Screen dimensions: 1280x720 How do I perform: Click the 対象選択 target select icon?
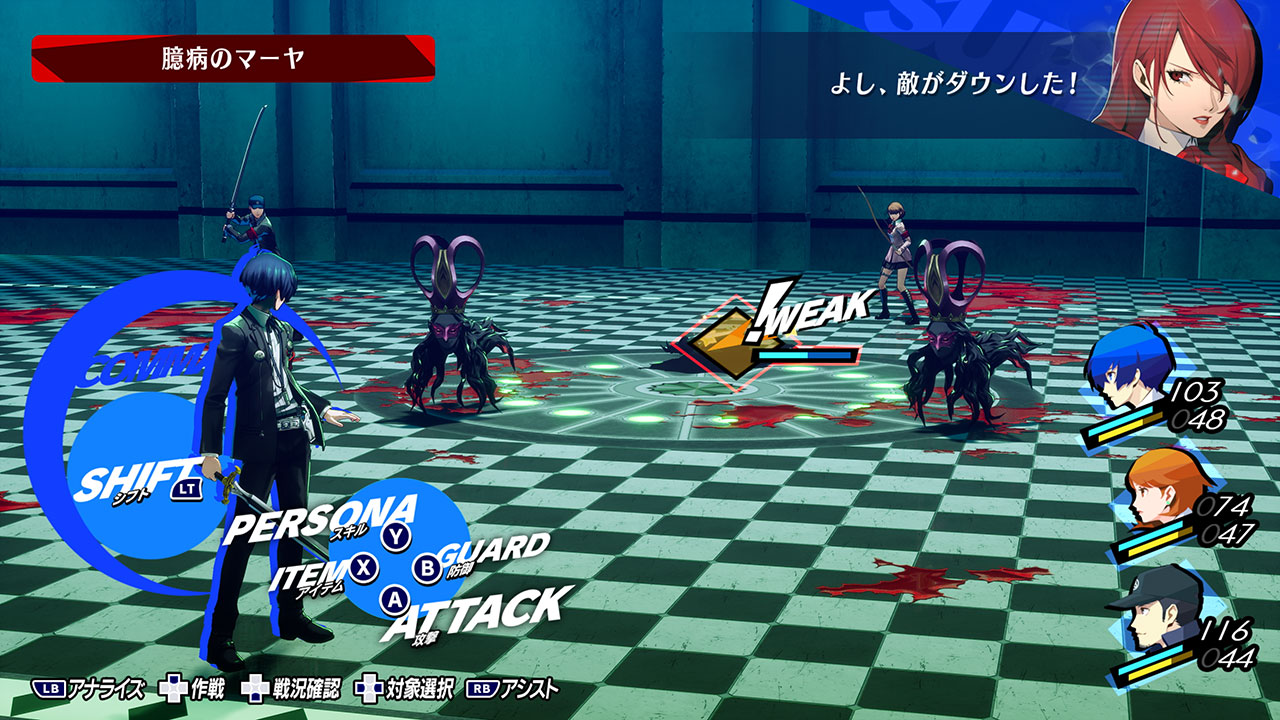(x=371, y=687)
